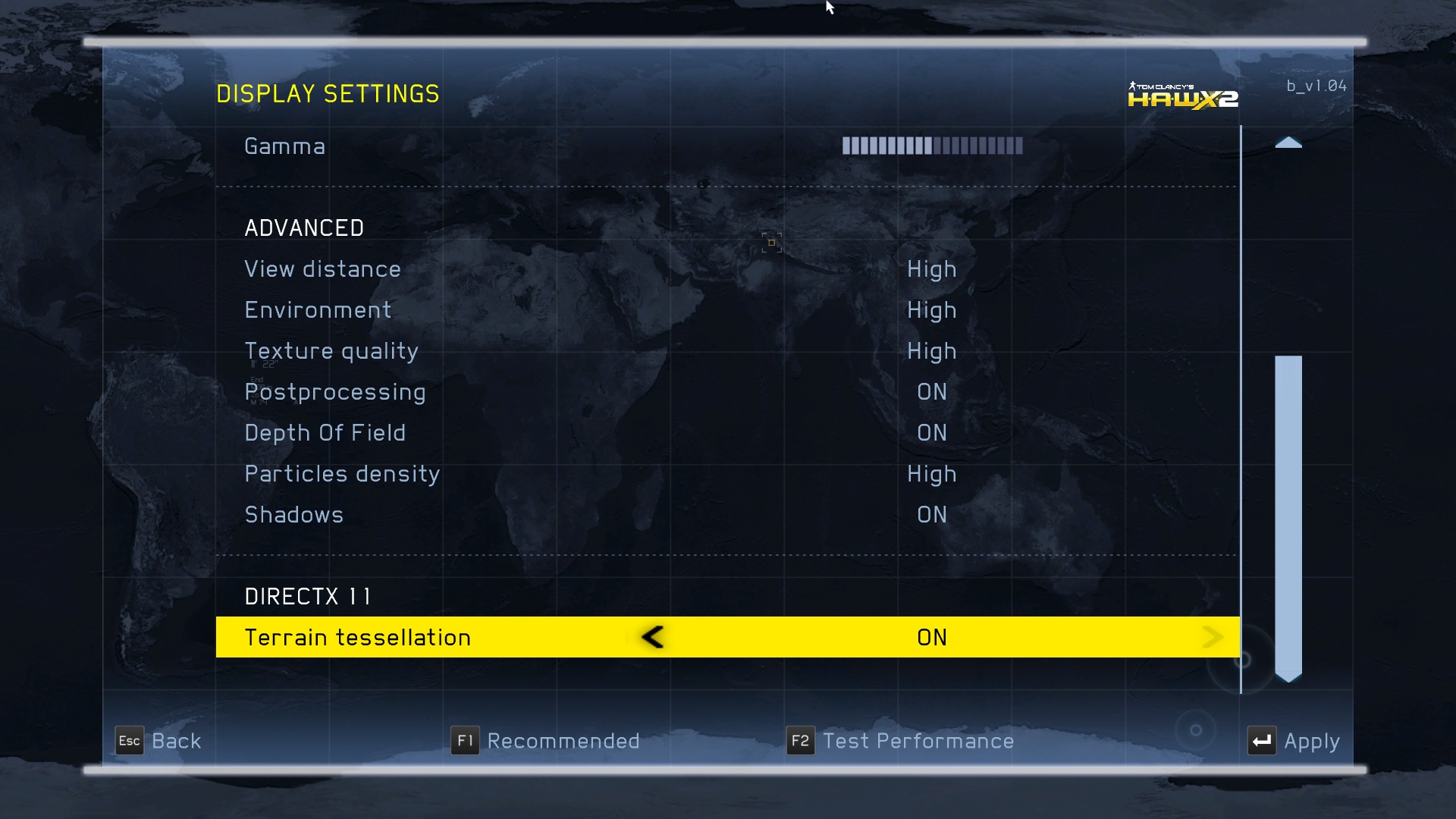Toggle the Shadows setting
The height and width of the screenshot is (819, 1456).
point(294,515)
